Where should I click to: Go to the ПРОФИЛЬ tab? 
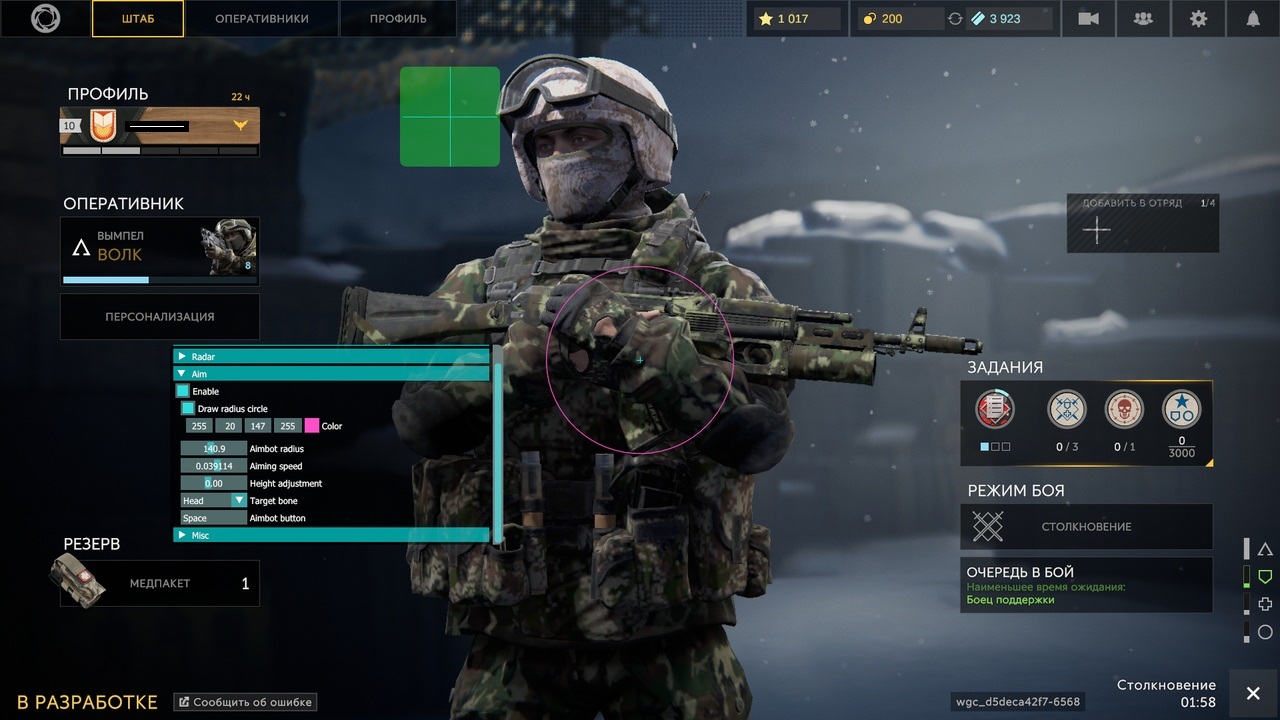(x=398, y=19)
